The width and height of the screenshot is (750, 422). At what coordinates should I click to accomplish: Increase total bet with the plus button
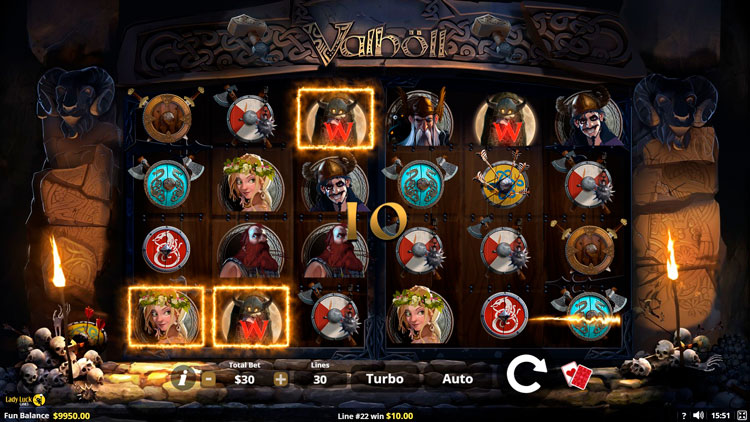[x=281, y=379]
